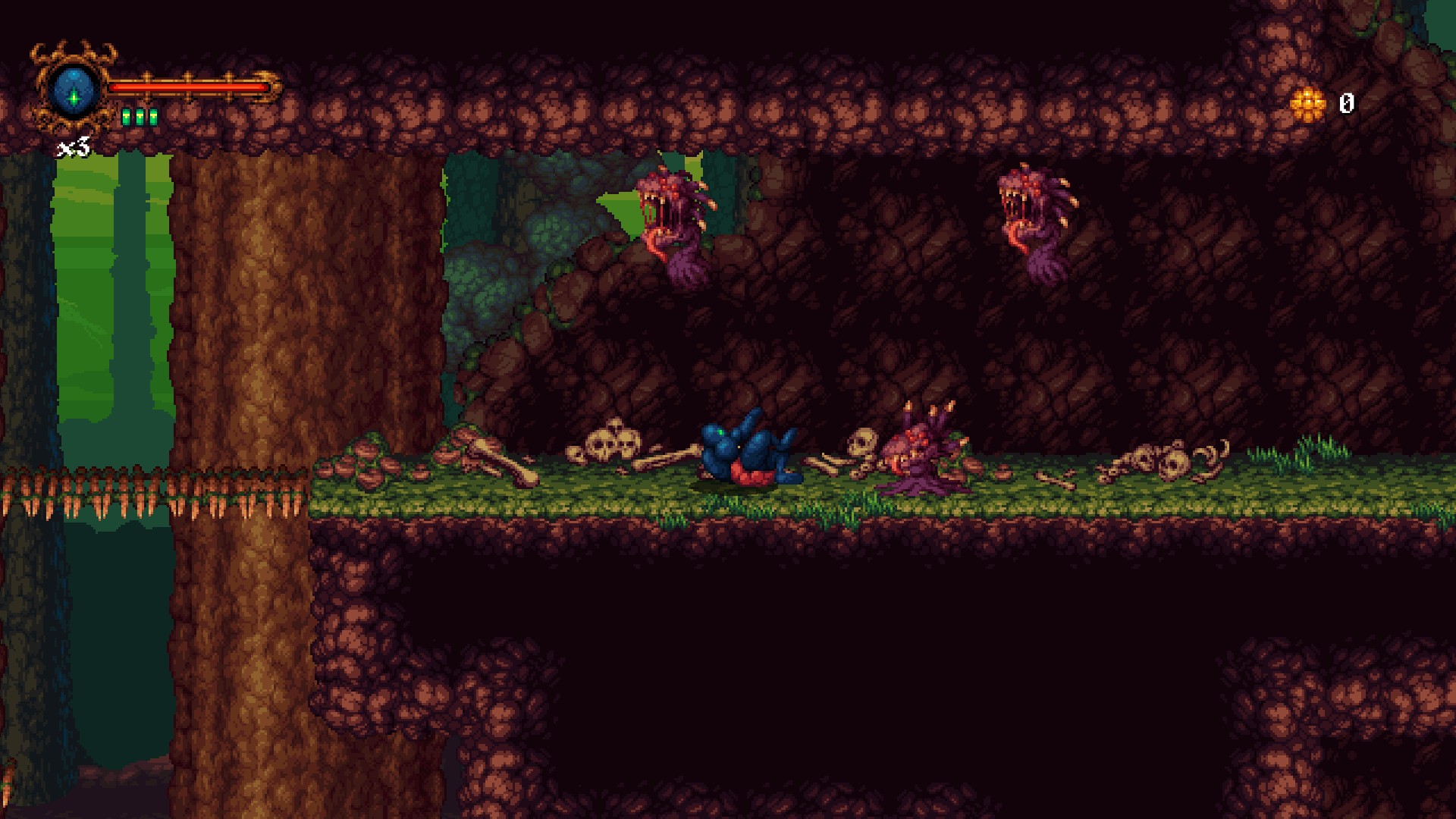Click the orange gem currency icon
The height and width of the screenshot is (819, 1456).
point(1307,102)
